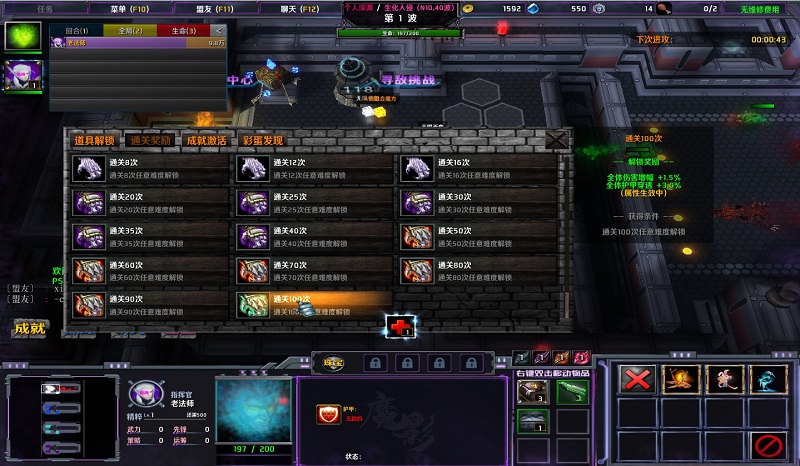Select the 通关8次 reward entry
The width and height of the screenshot is (800, 466).
pyautogui.click(x=149, y=169)
